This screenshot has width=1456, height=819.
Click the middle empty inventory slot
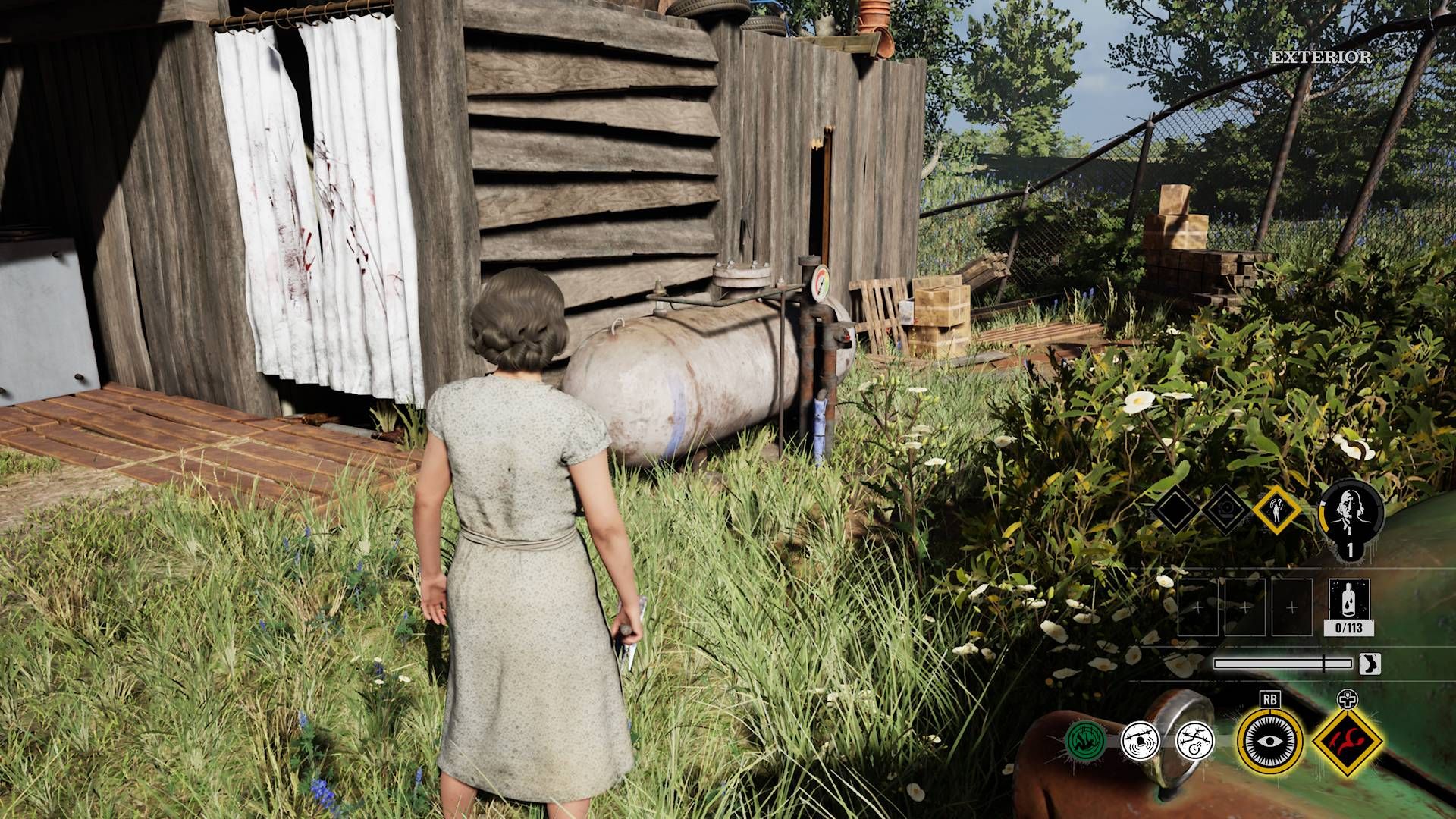(1246, 607)
